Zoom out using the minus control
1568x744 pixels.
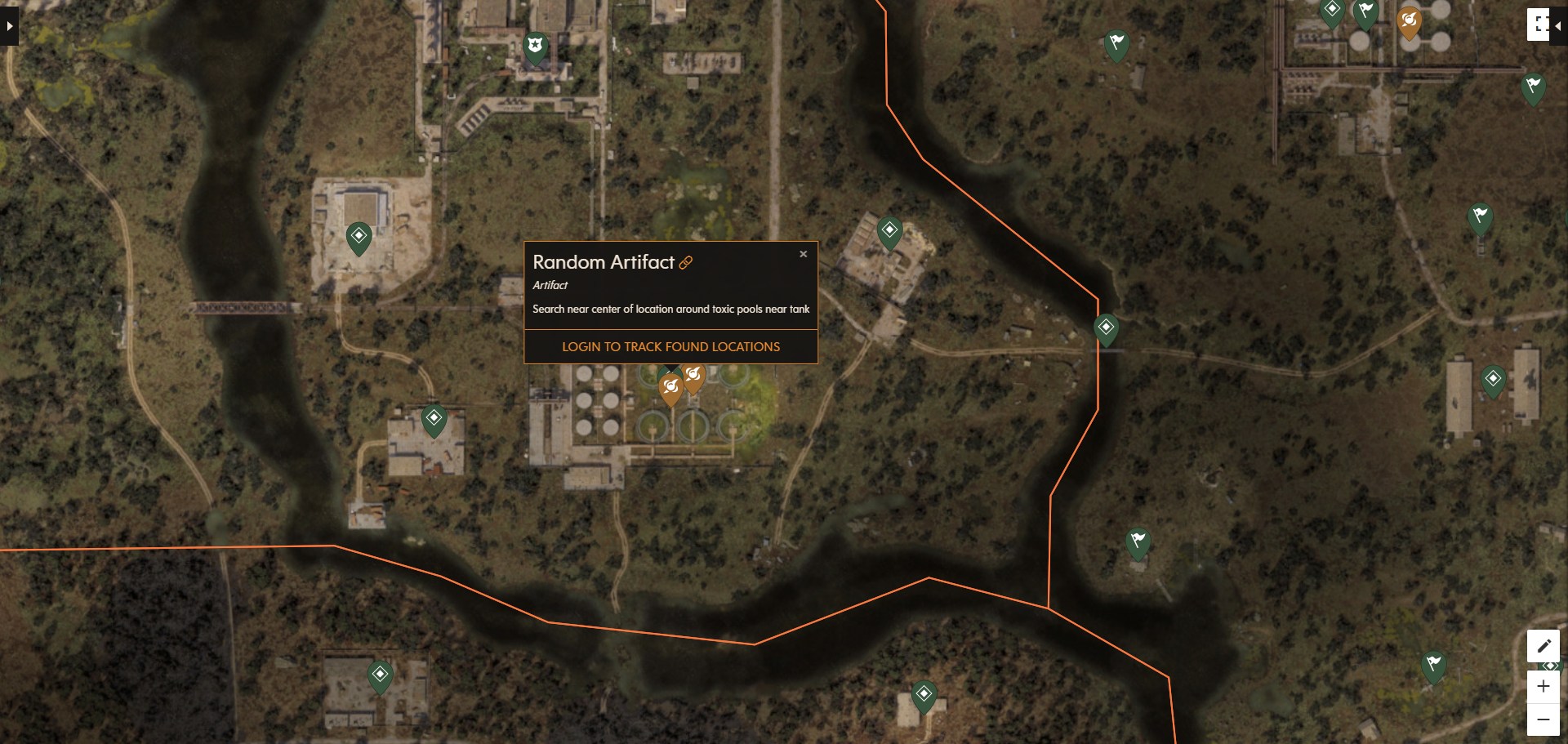(1544, 718)
